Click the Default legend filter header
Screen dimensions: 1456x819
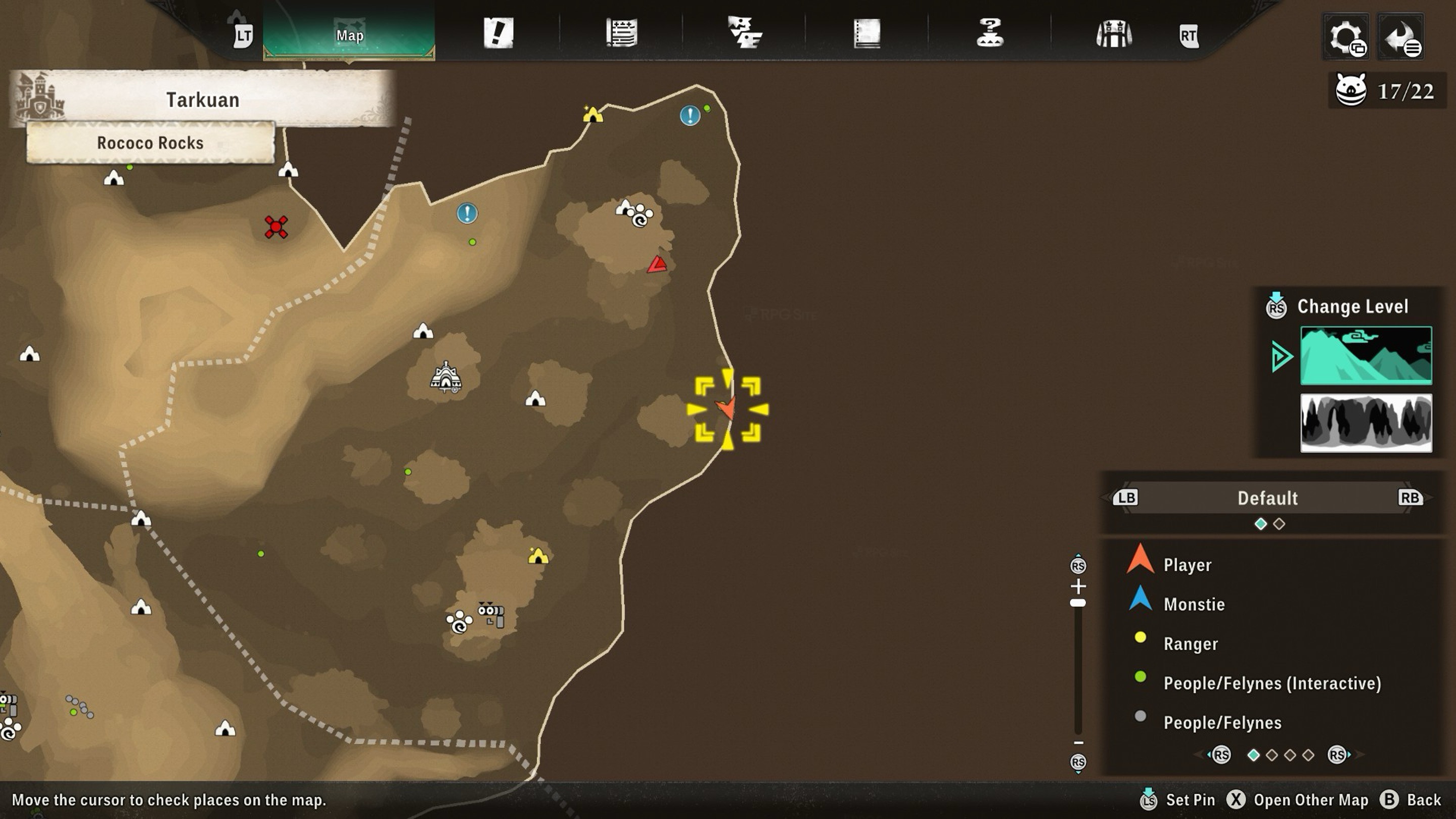pos(1267,498)
